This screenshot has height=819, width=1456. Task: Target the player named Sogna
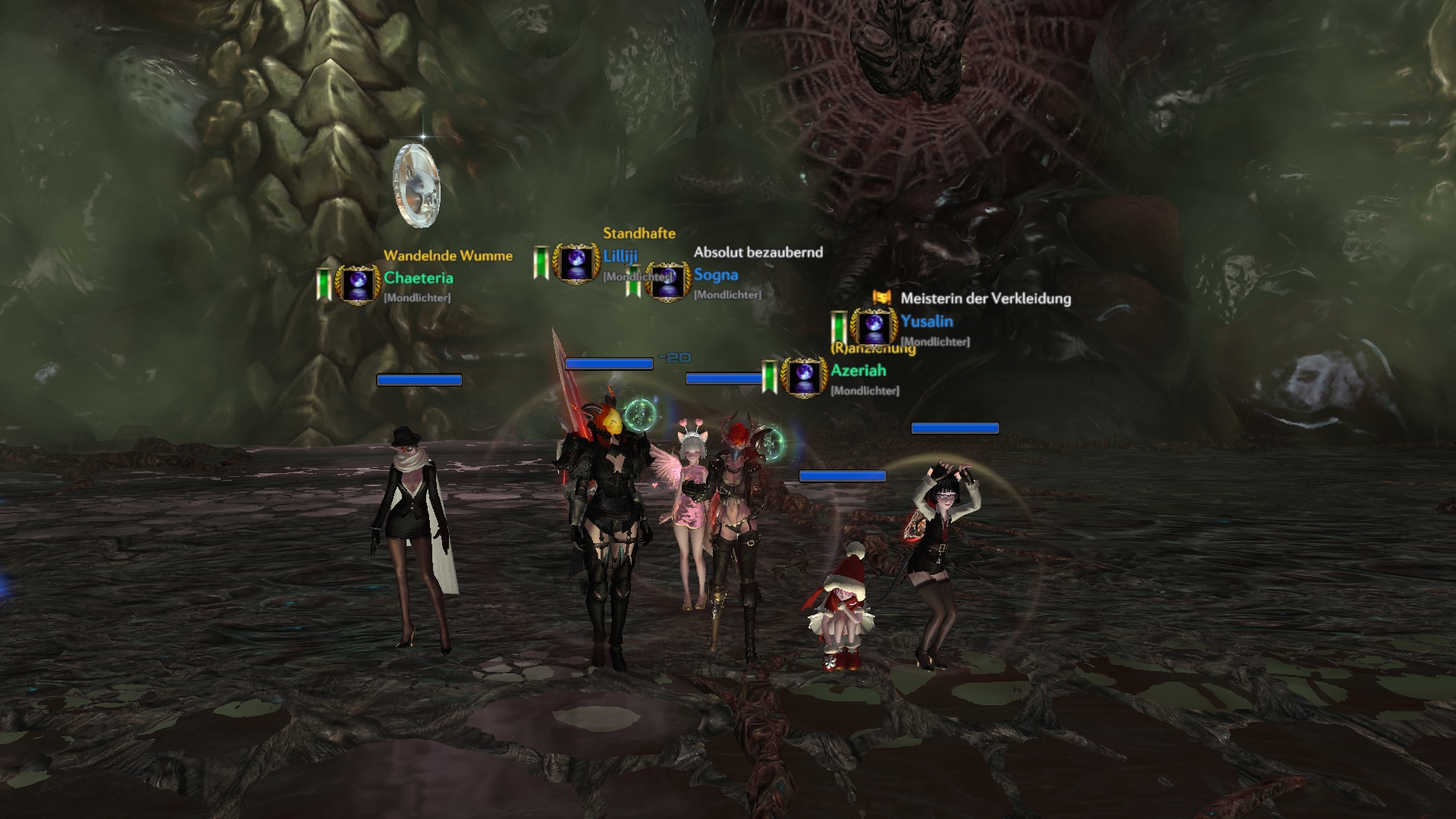point(715,275)
